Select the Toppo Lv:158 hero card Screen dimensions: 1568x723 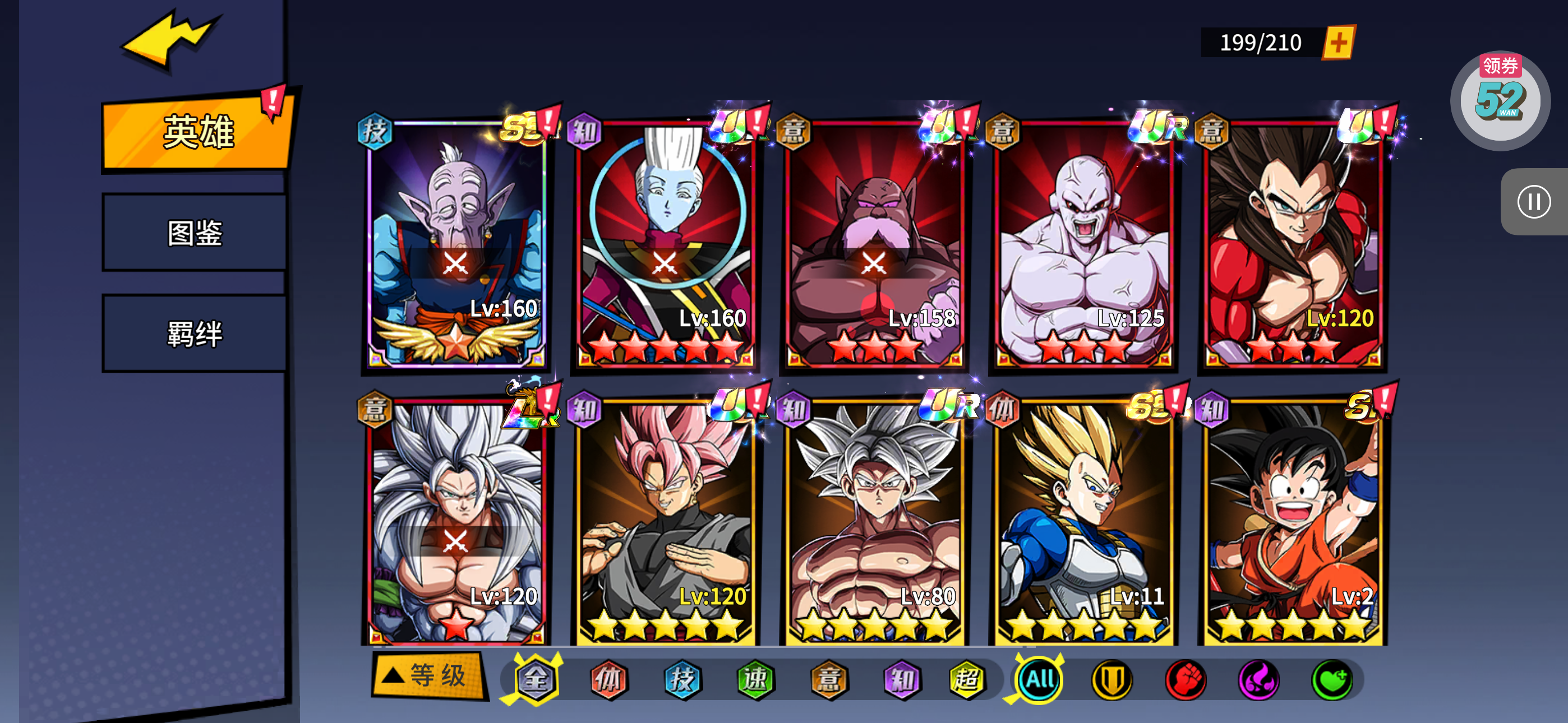874,243
